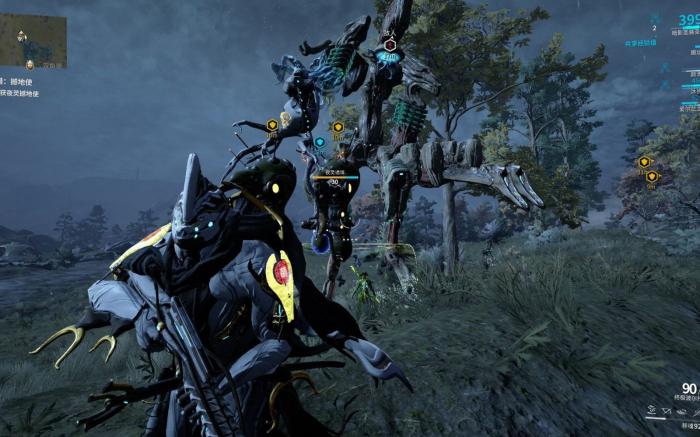The height and width of the screenshot is (437, 700).
Task: Open the minimap in the corner
Action: click(32, 39)
